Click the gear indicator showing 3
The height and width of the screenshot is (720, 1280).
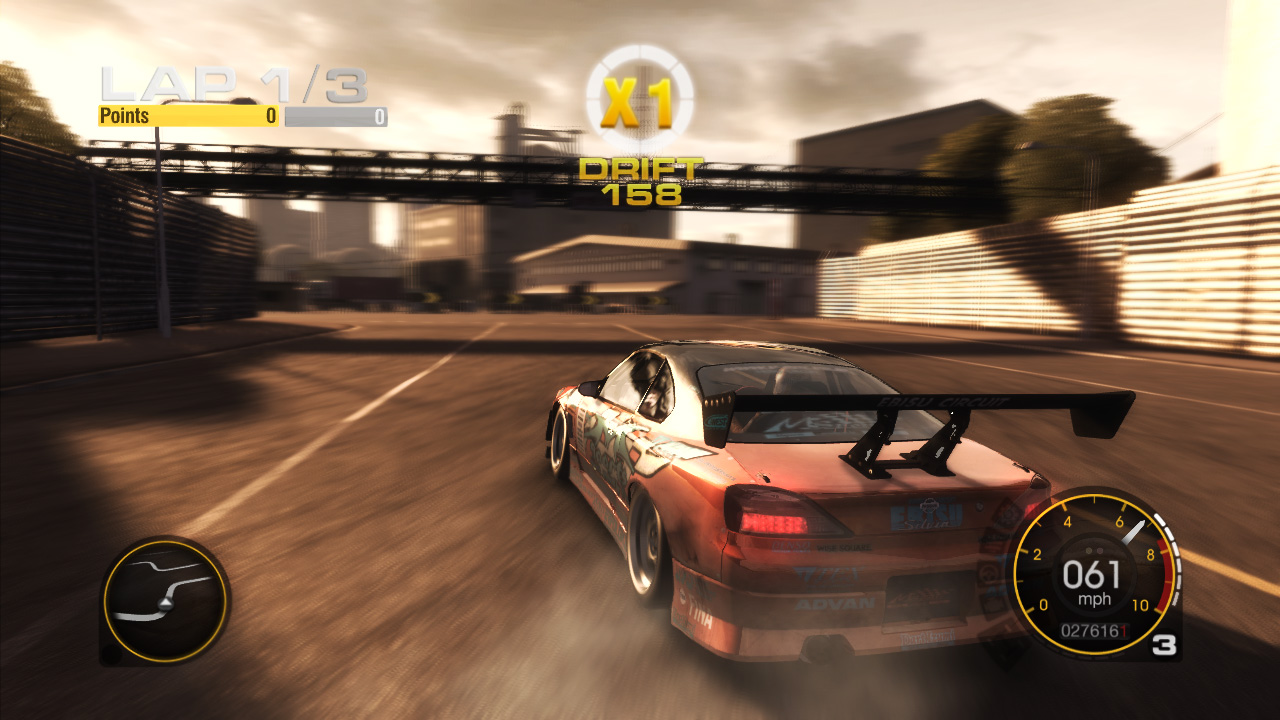(x=1164, y=644)
